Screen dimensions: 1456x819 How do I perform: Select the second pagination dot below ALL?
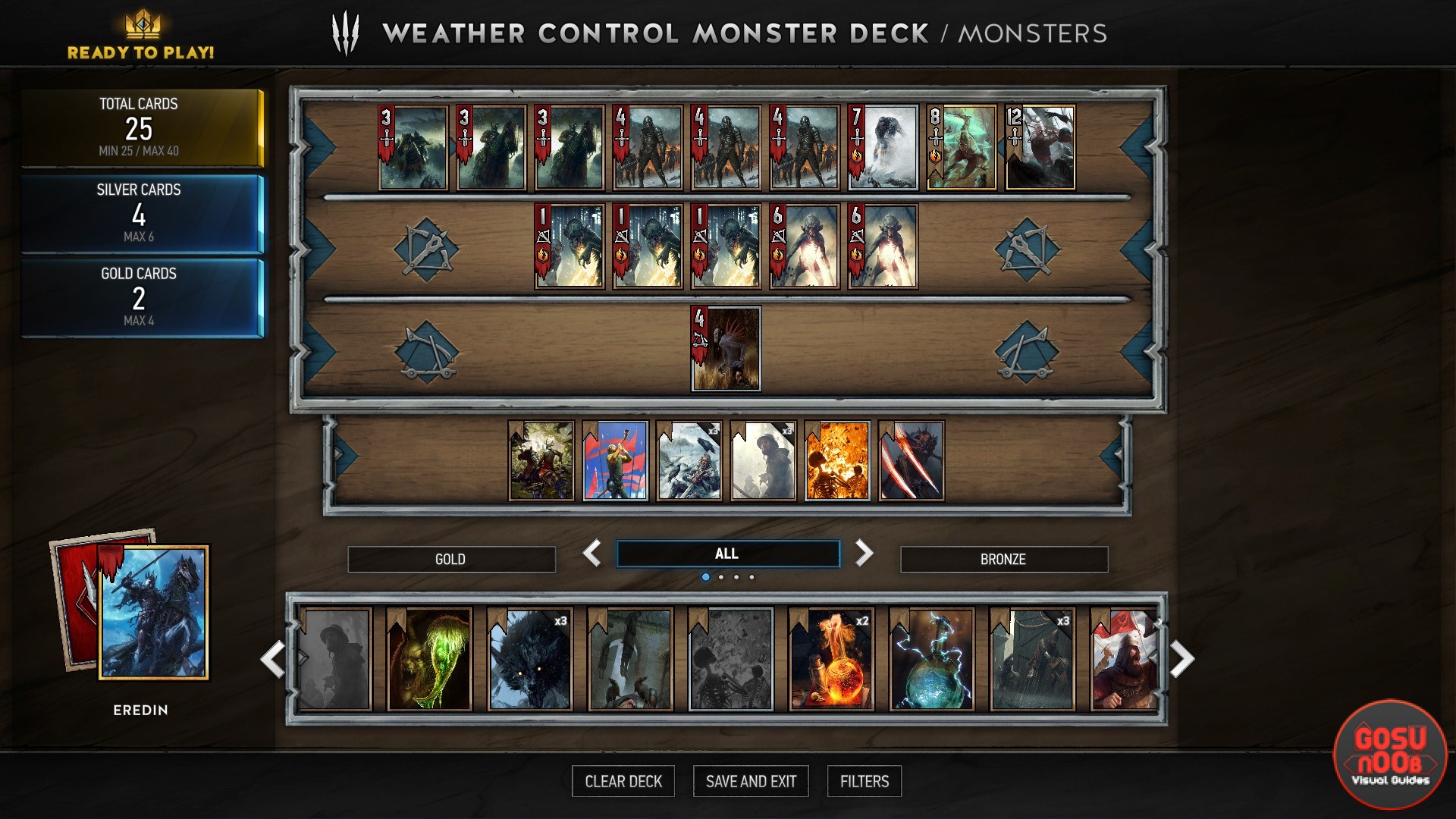[722, 577]
